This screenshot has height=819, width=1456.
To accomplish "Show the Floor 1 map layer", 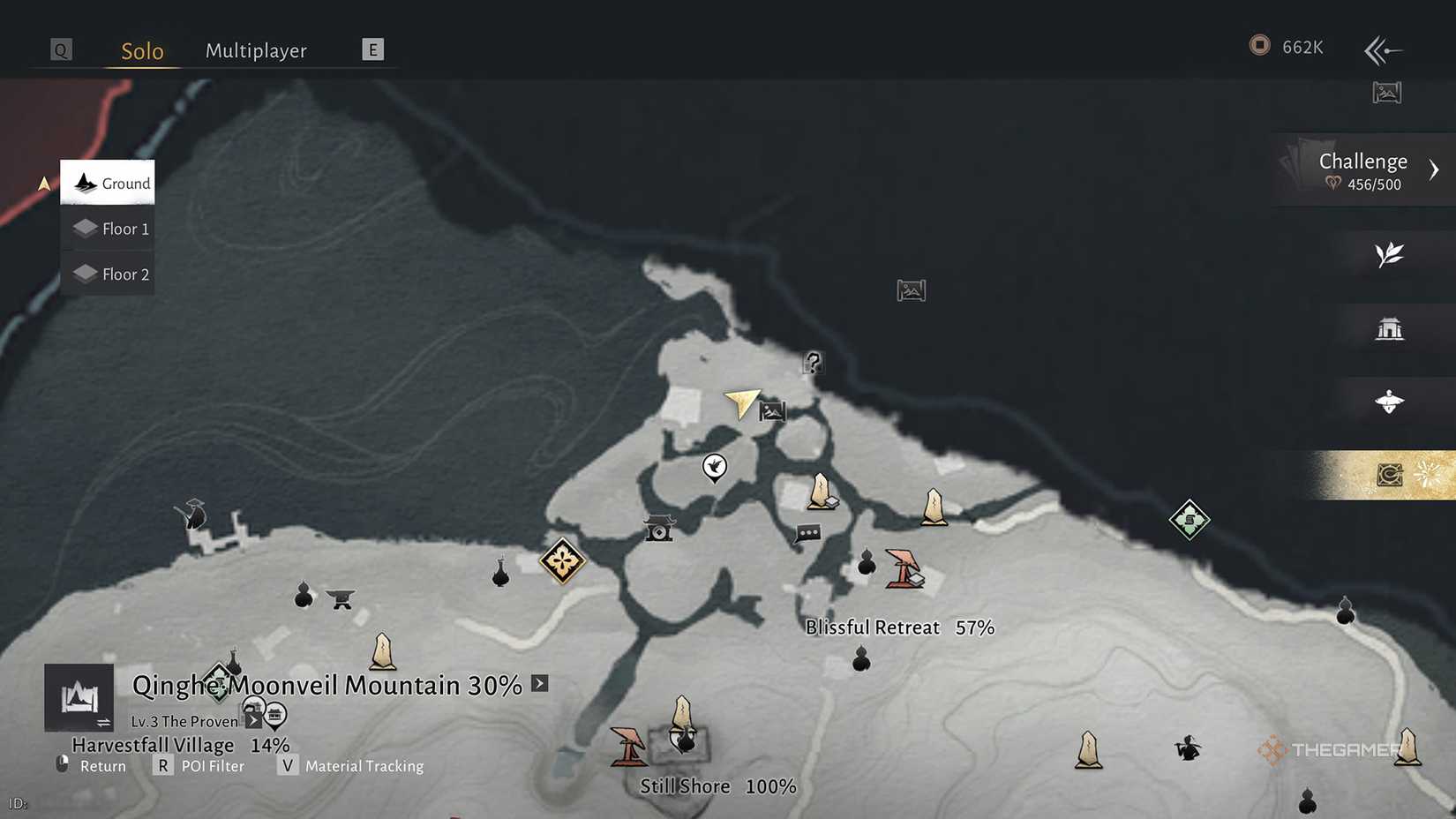I will [108, 229].
